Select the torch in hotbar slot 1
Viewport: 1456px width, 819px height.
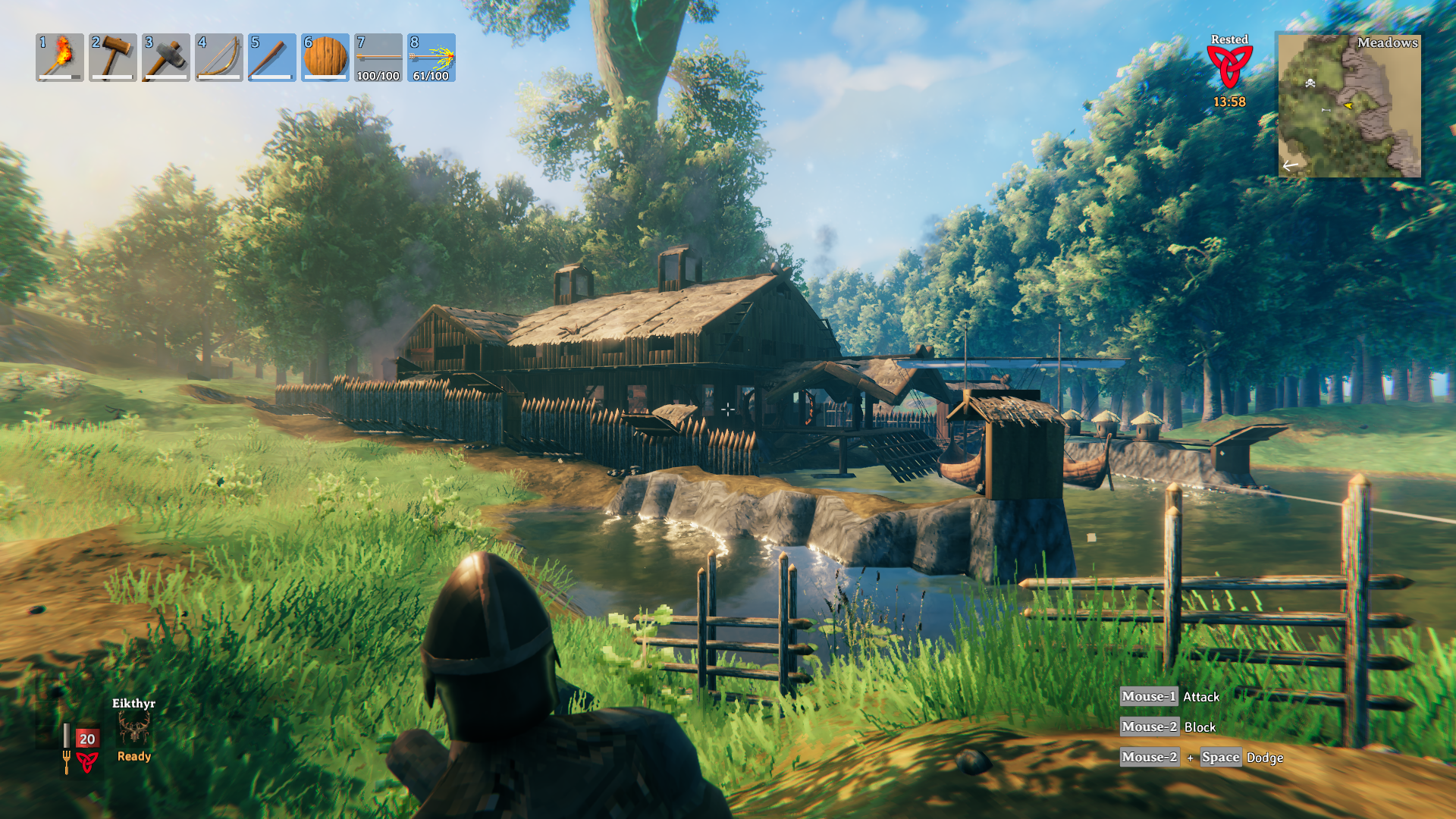pyautogui.click(x=60, y=58)
